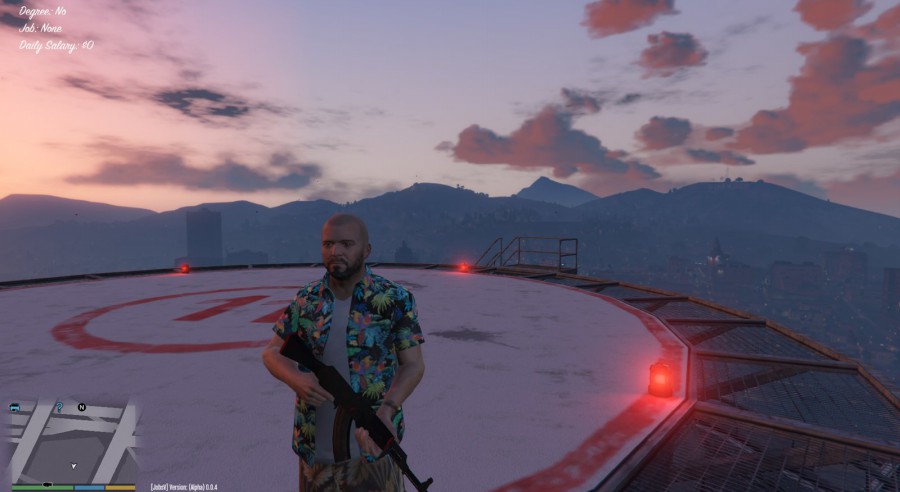Click the blue question mark map marker

tap(59, 406)
